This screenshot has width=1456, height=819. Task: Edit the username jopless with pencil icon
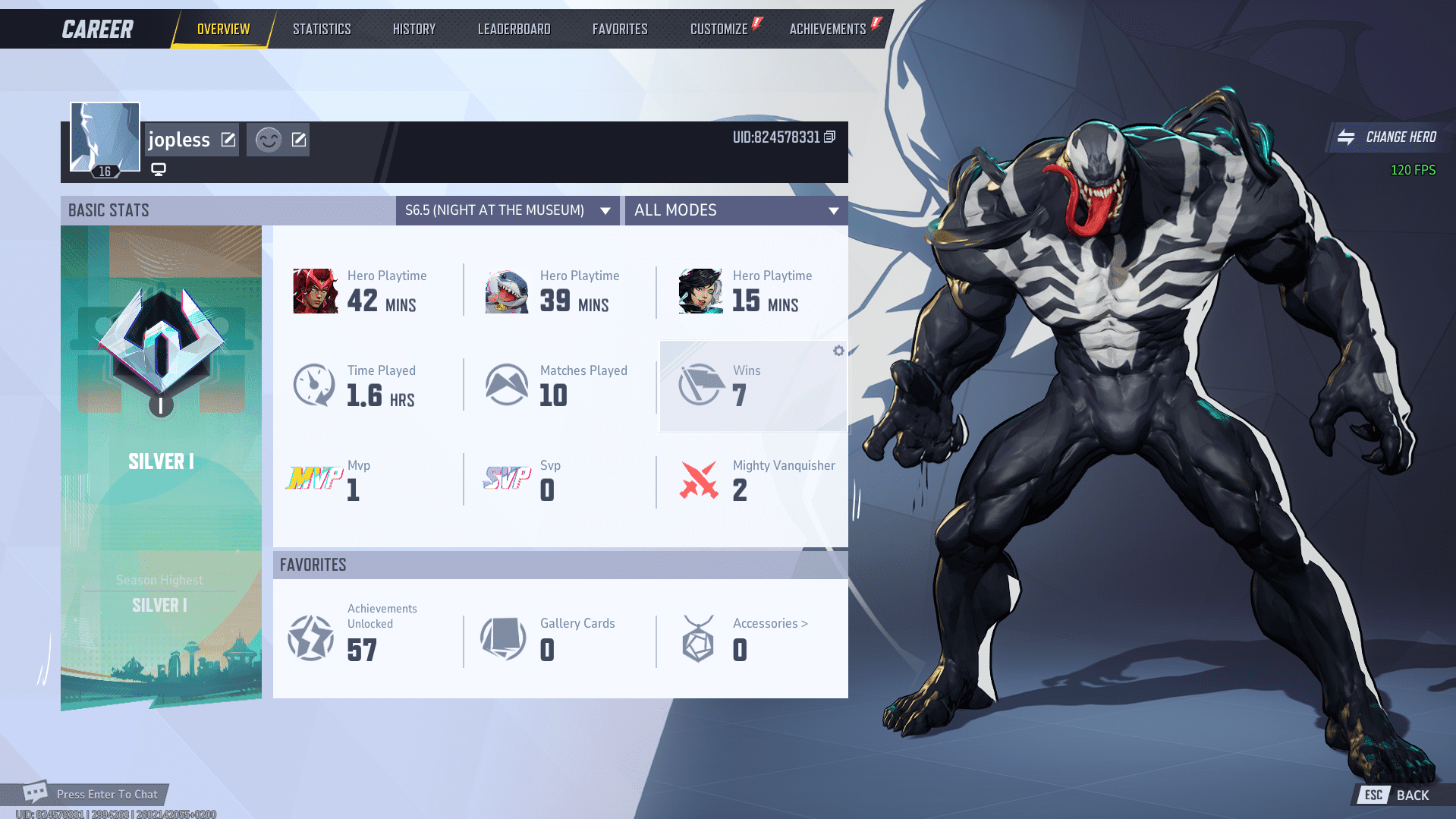point(227,139)
